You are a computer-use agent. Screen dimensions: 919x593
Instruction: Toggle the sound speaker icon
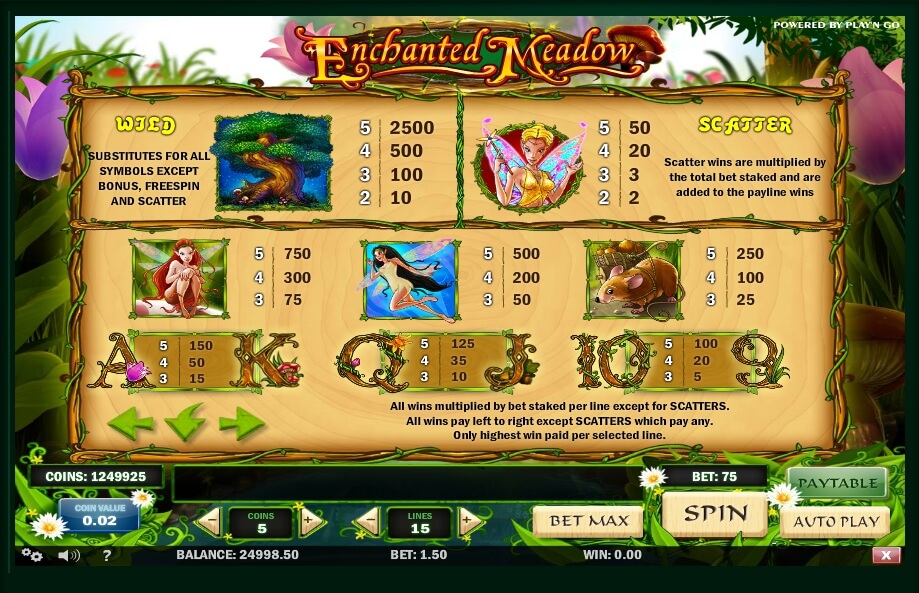tap(68, 555)
